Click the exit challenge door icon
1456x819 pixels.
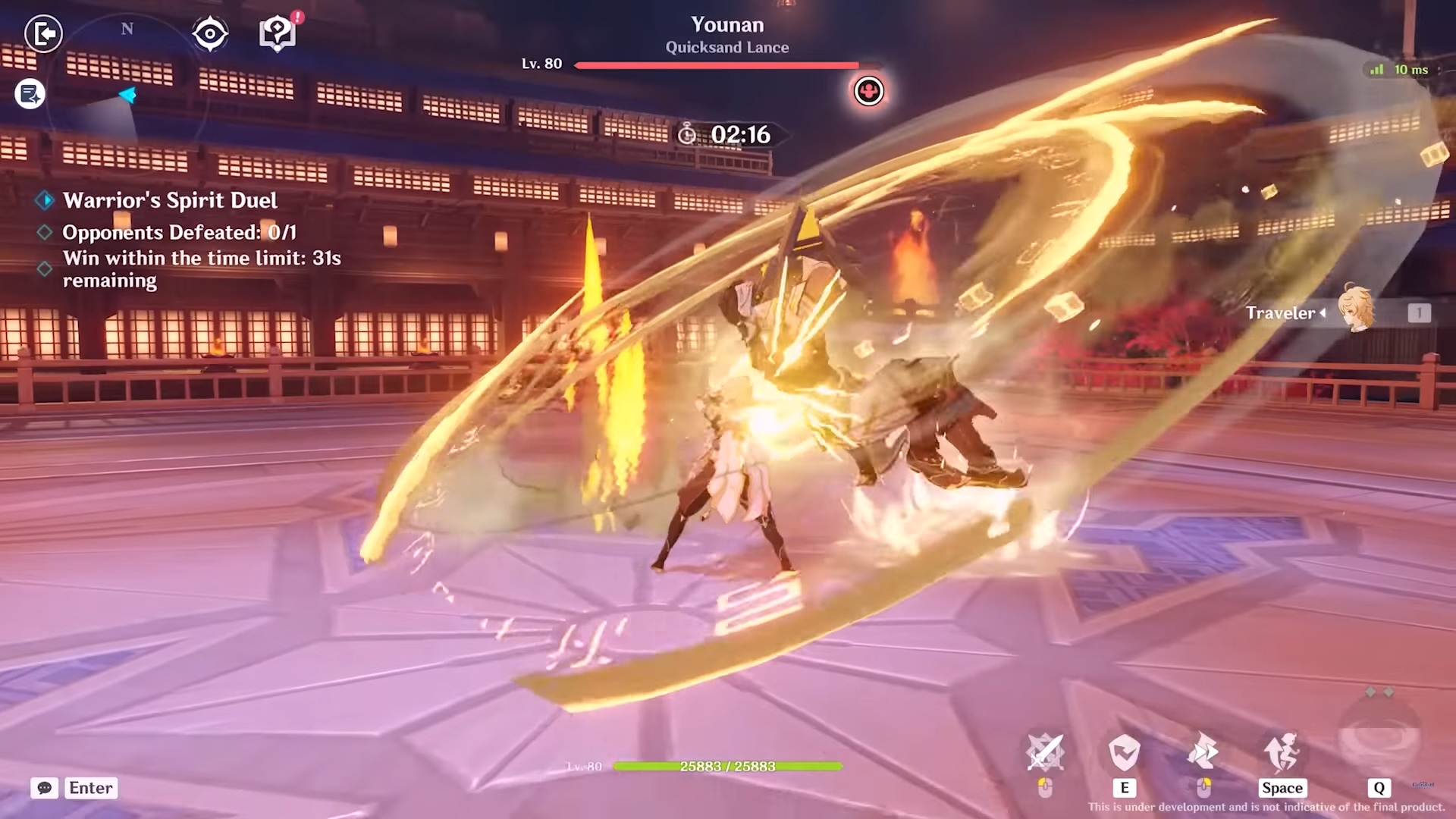point(43,33)
